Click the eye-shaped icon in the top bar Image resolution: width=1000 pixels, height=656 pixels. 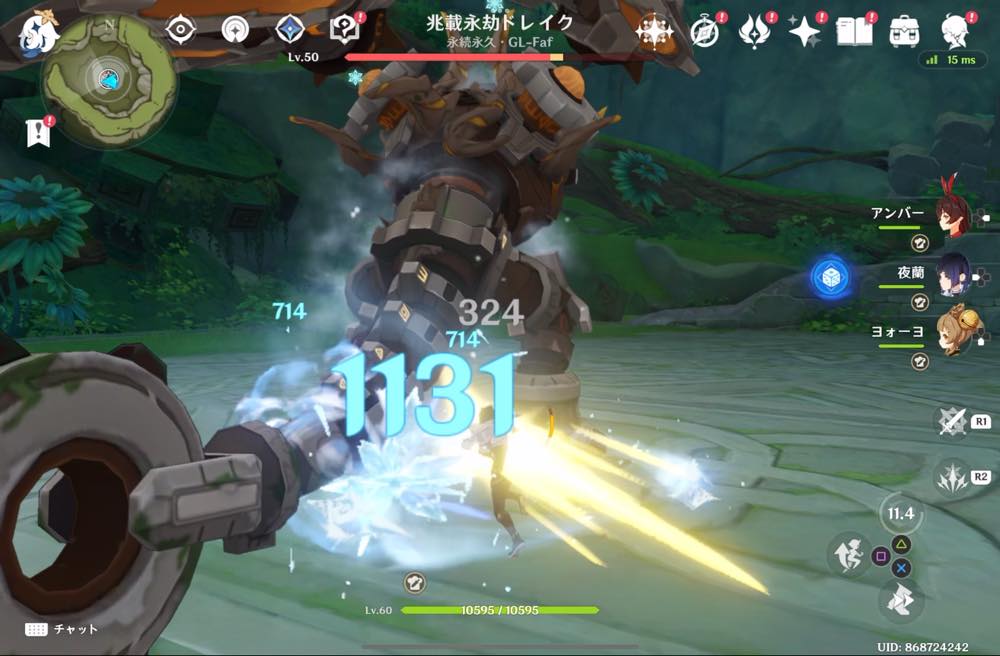tap(180, 29)
